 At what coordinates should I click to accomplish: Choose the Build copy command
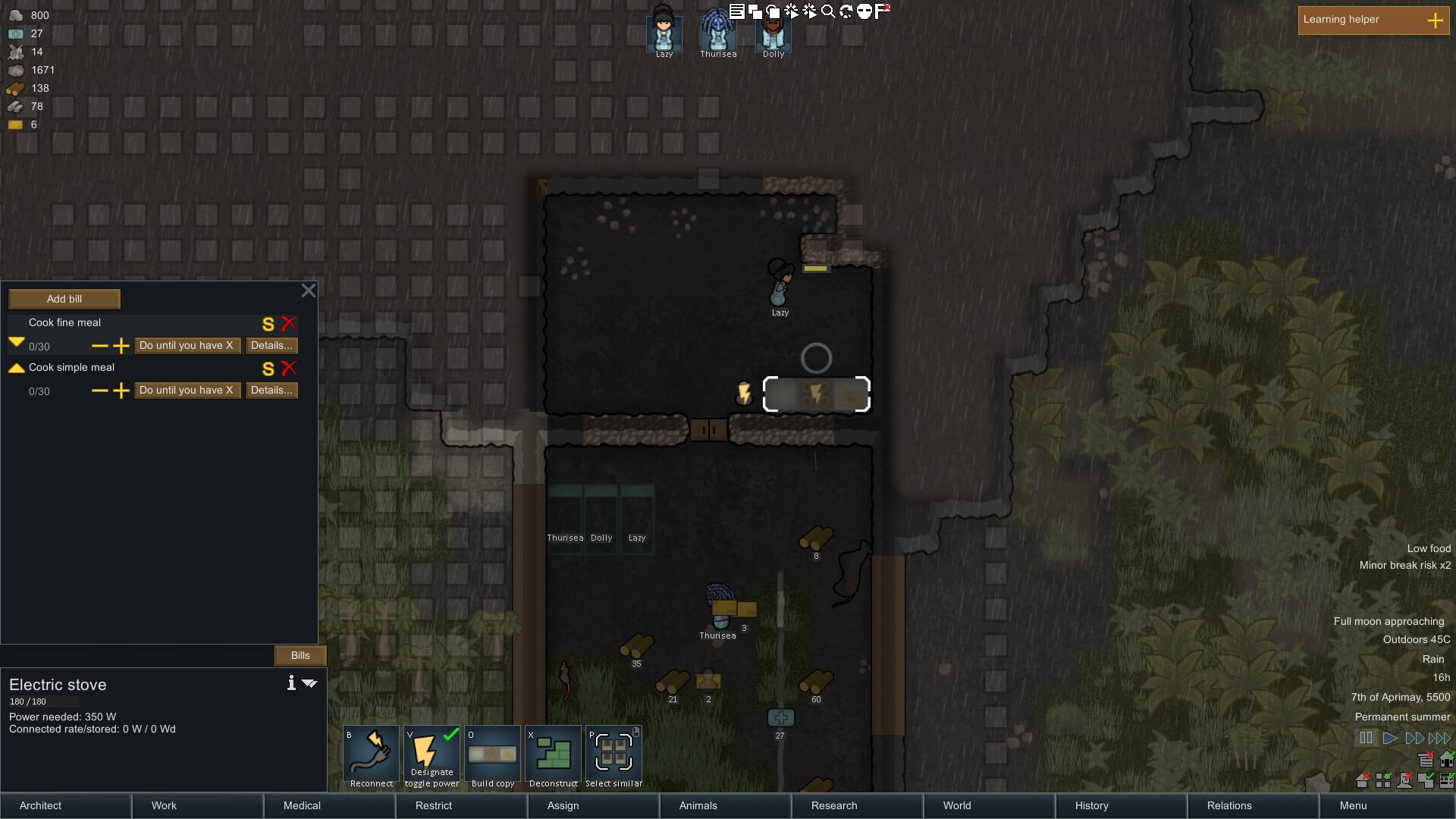tap(493, 756)
